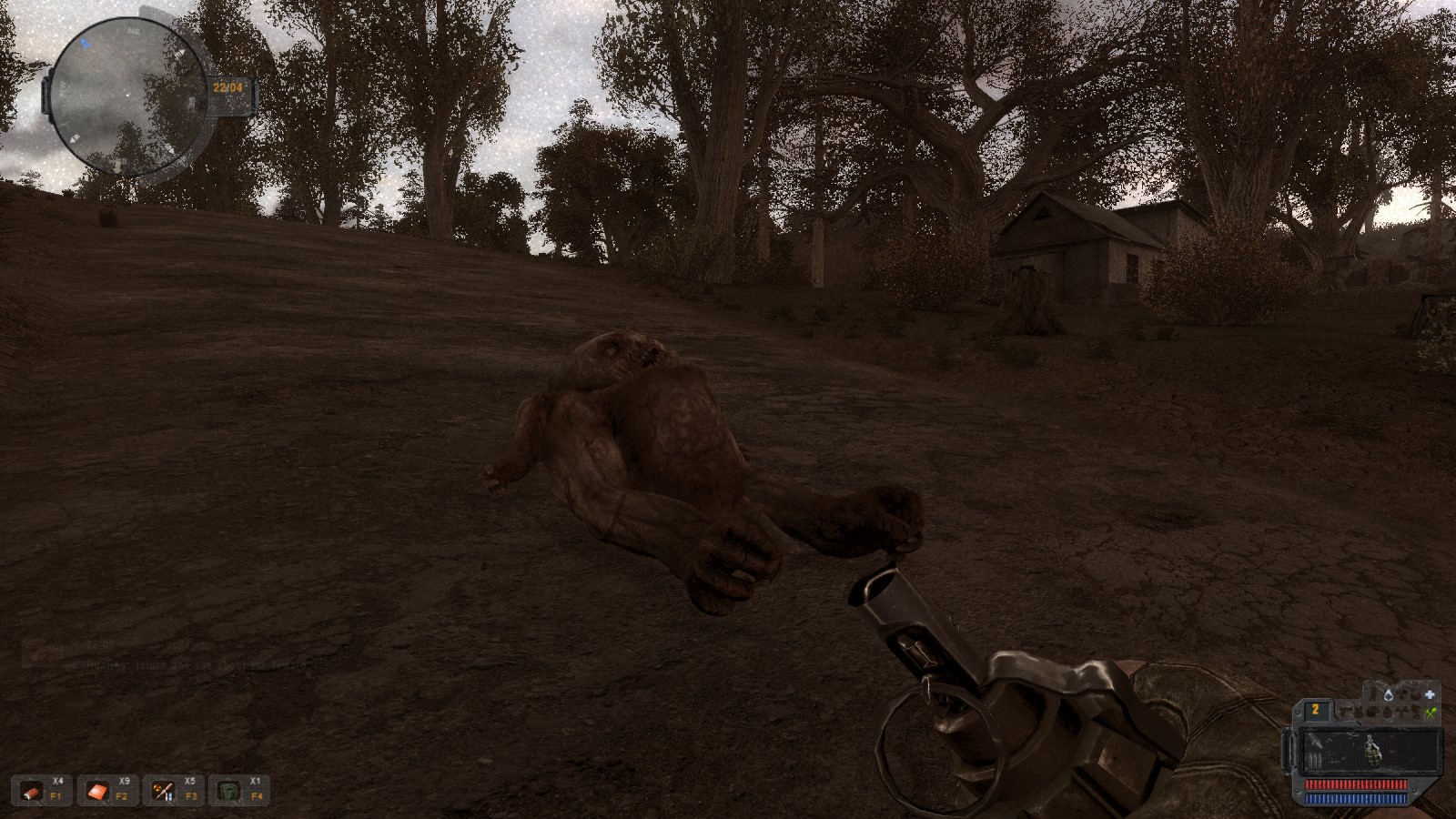Click the grenade weapon icon panel
This screenshot has width=1456, height=819.
click(1371, 753)
